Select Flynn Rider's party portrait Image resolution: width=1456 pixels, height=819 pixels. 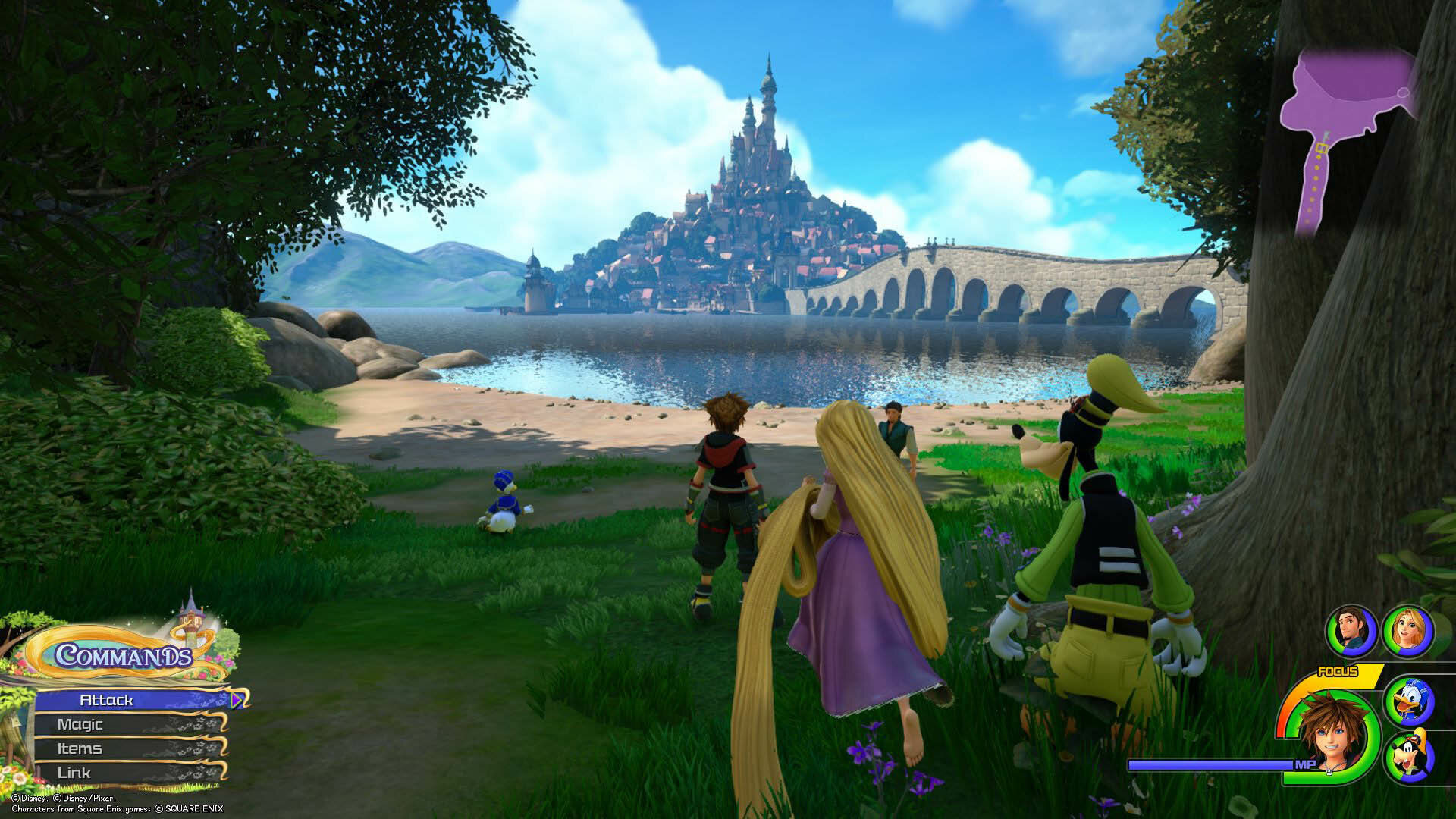(1351, 632)
